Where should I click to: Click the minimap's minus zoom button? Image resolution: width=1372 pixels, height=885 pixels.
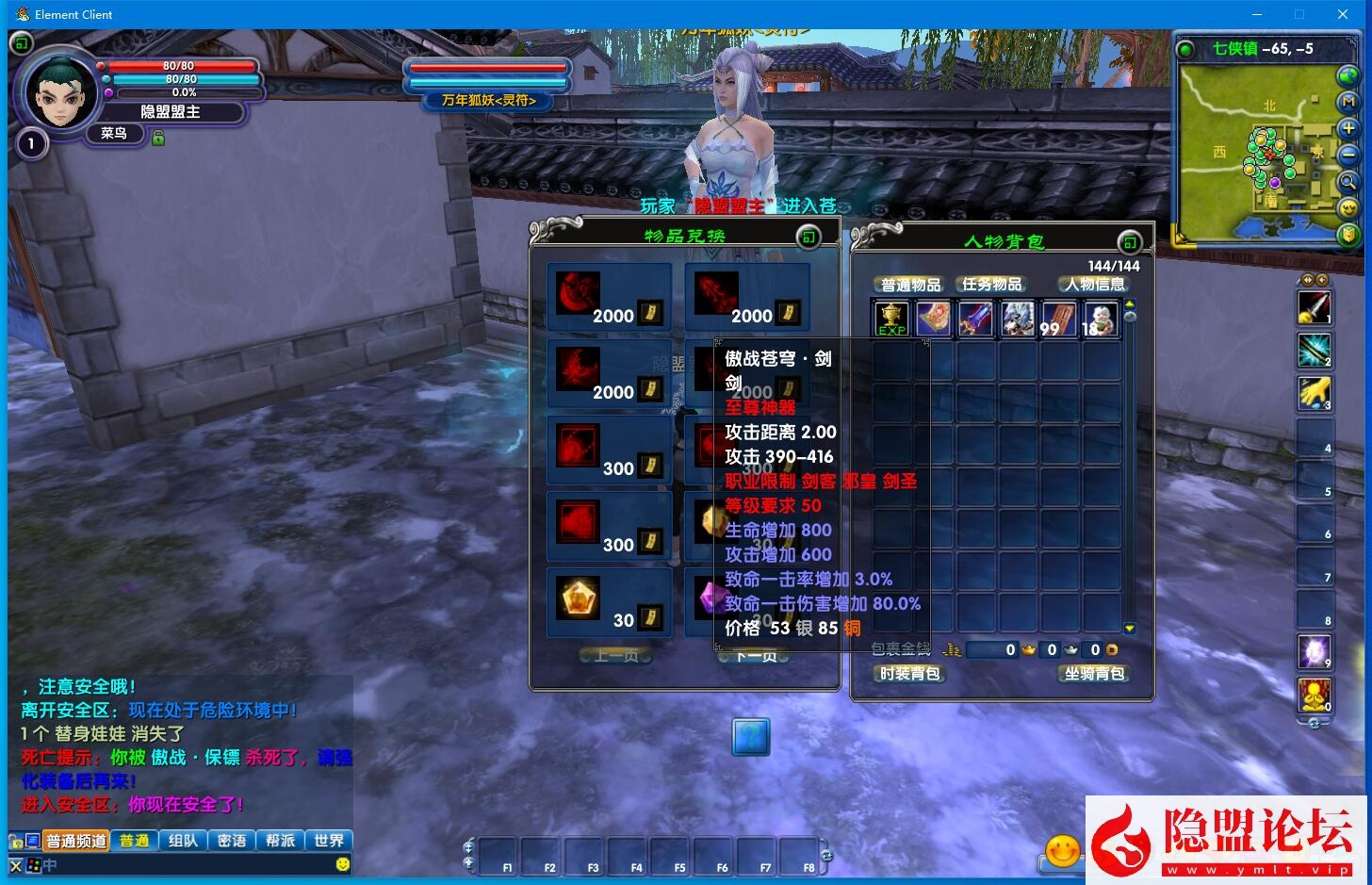1348,155
